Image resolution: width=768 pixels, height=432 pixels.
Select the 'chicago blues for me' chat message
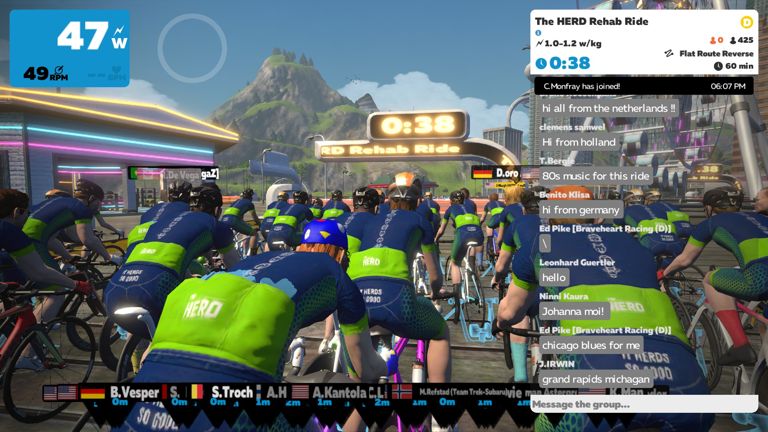590,345
